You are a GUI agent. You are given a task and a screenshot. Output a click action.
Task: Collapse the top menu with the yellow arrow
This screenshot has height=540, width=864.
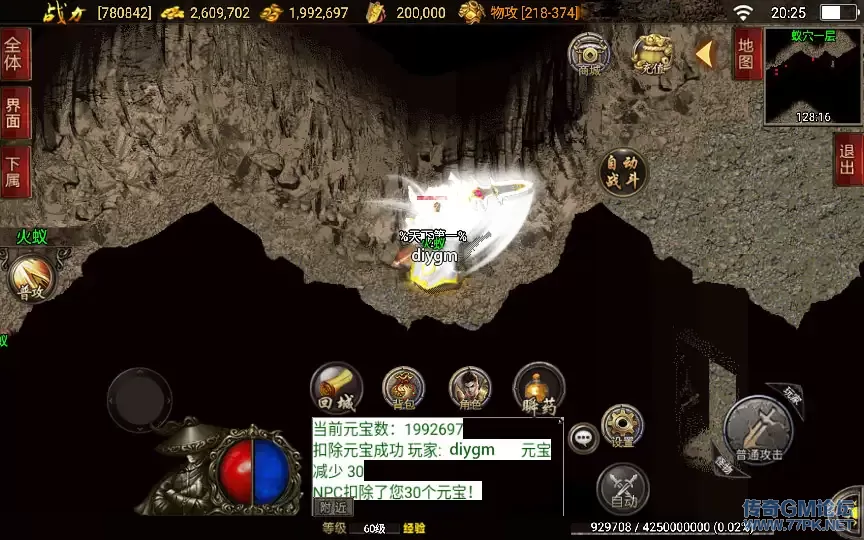click(x=704, y=53)
